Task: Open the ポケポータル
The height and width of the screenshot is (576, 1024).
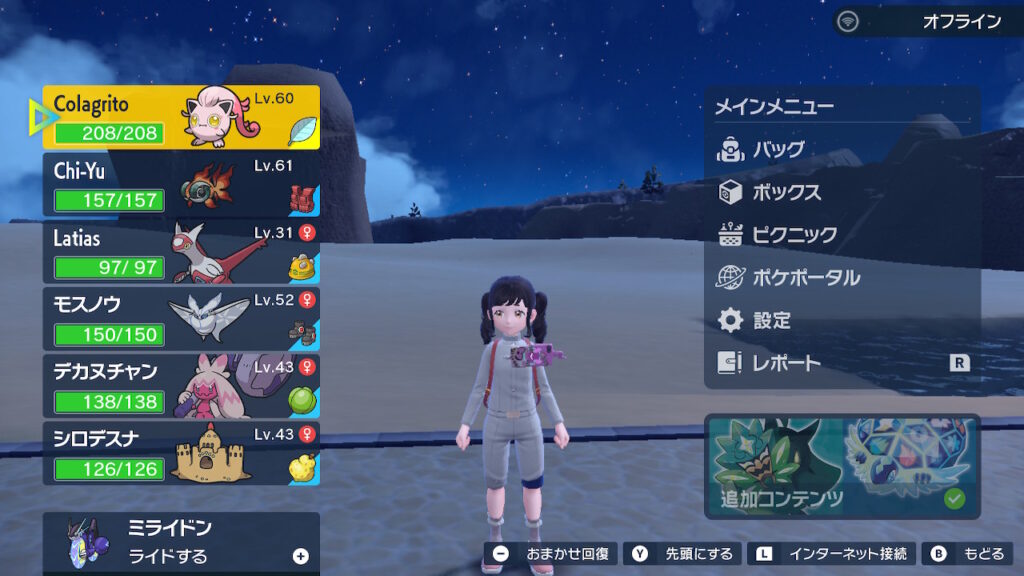Action: point(804,278)
